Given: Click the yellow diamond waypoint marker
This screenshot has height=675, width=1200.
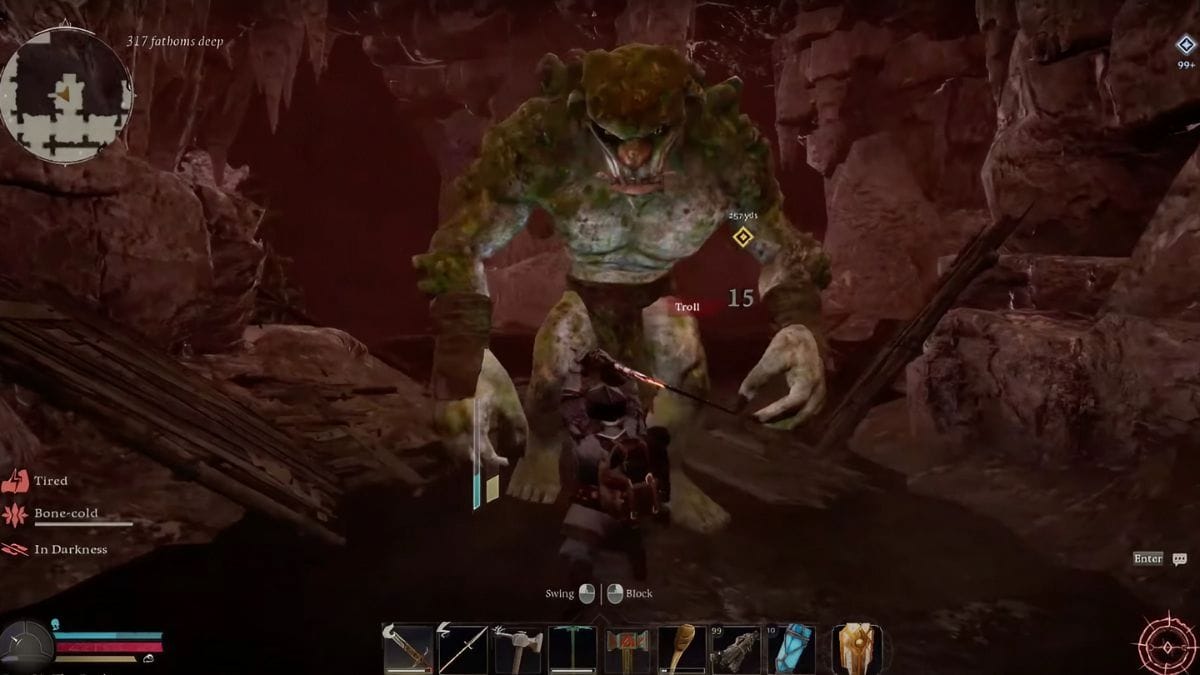Looking at the screenshot, I should 742,237.
